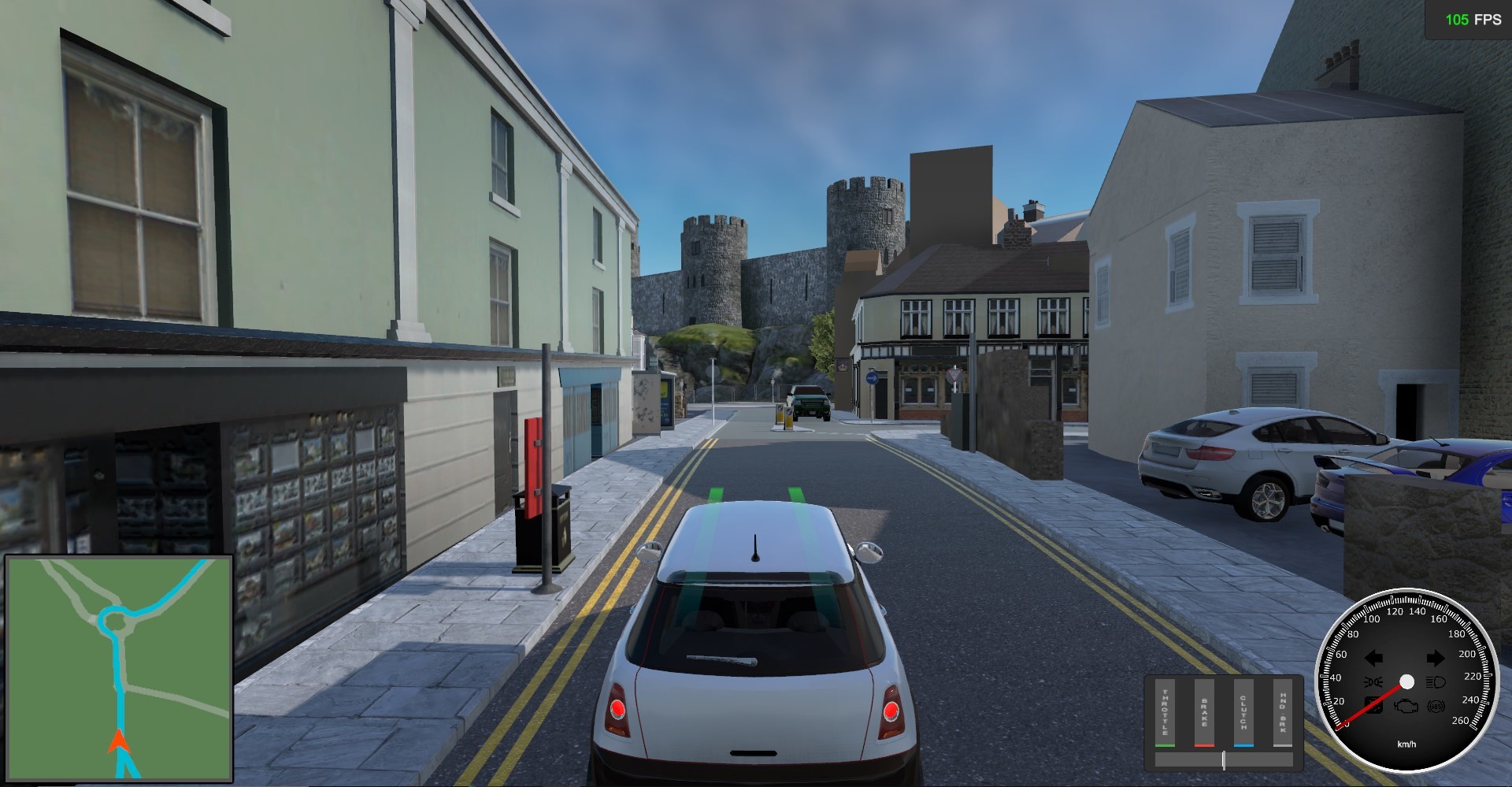Select the km/h label on the speedometer
The image size is (1512, 787).
pos(1407,743)
